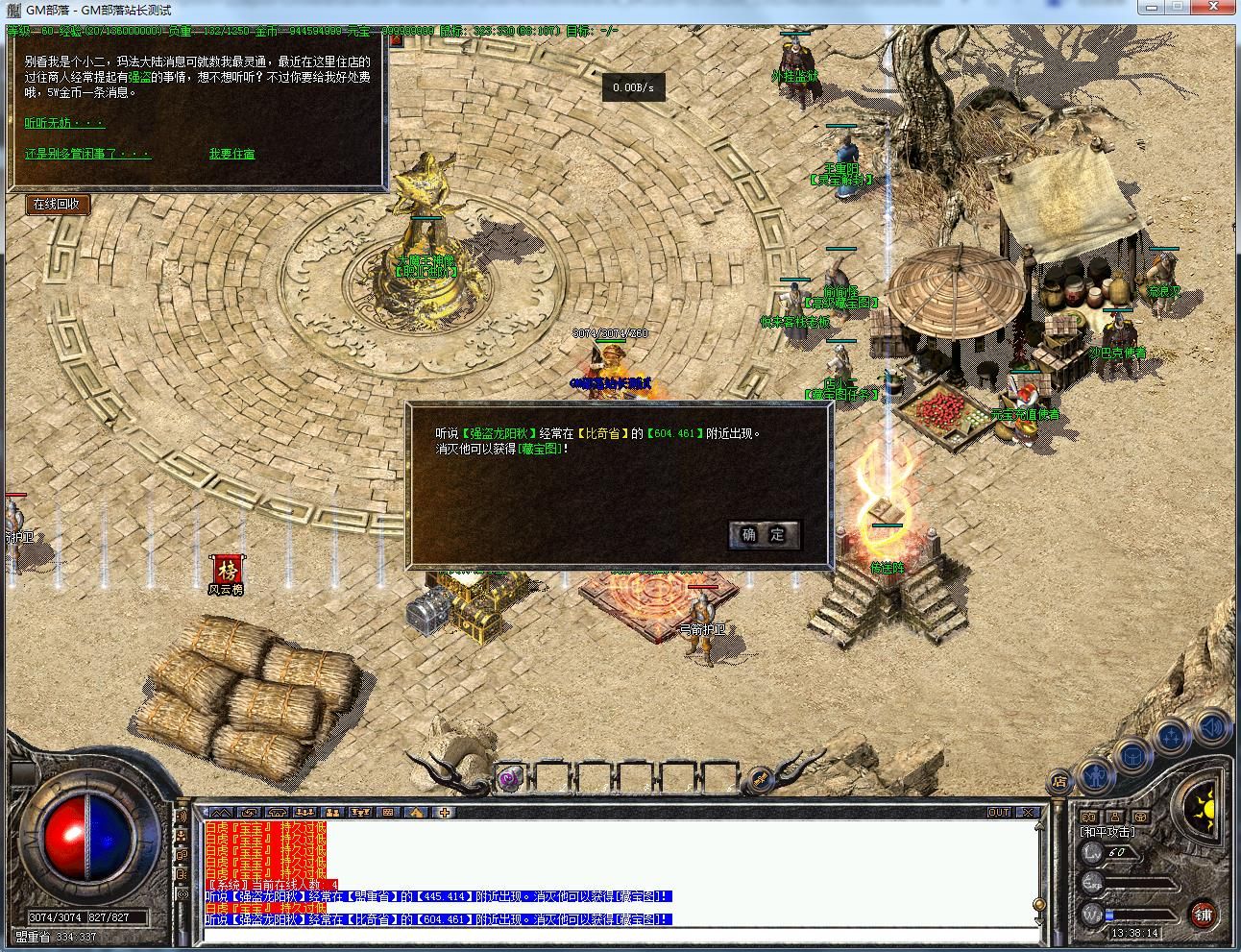Click OUT on the chat panel
Screen dimensions: 1241x952
click(x=999, y=812)
